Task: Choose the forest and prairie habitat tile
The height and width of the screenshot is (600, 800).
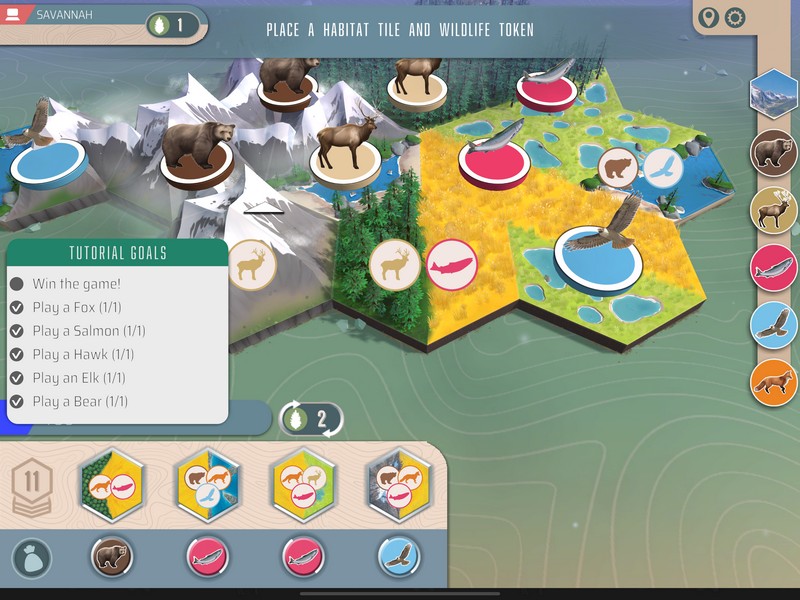Action: 112,485
